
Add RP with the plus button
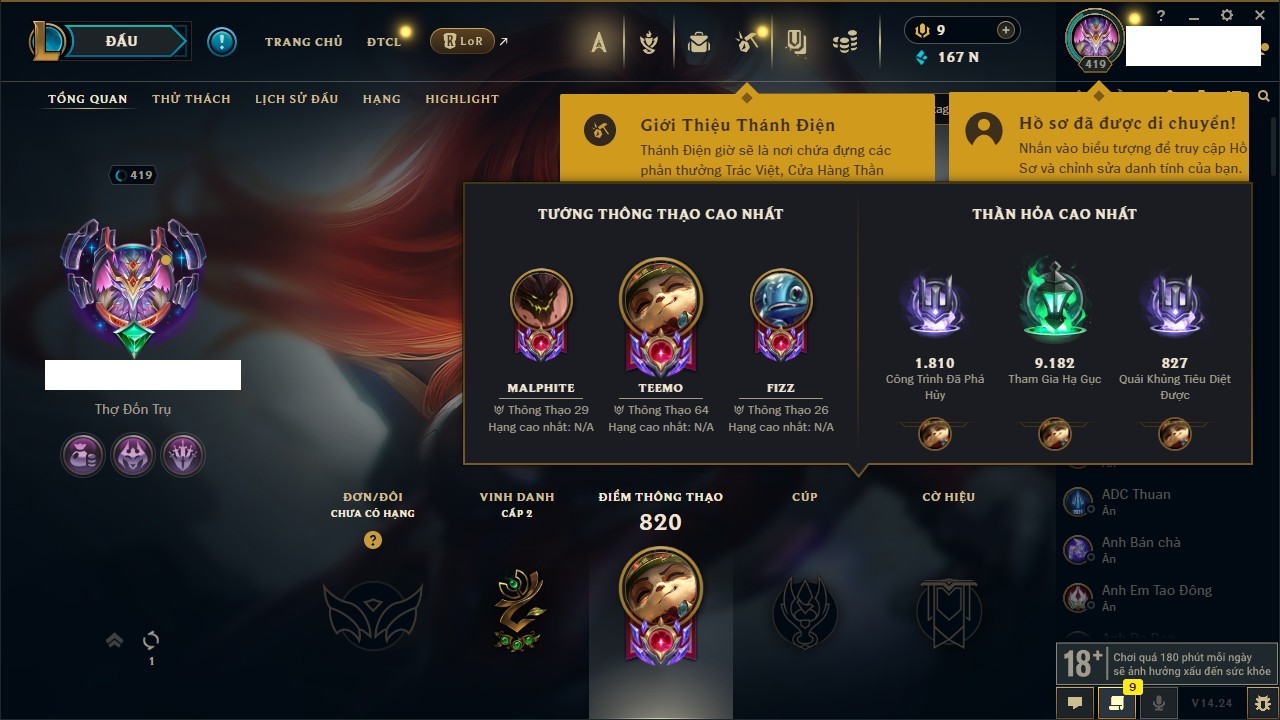point(1006,30)
